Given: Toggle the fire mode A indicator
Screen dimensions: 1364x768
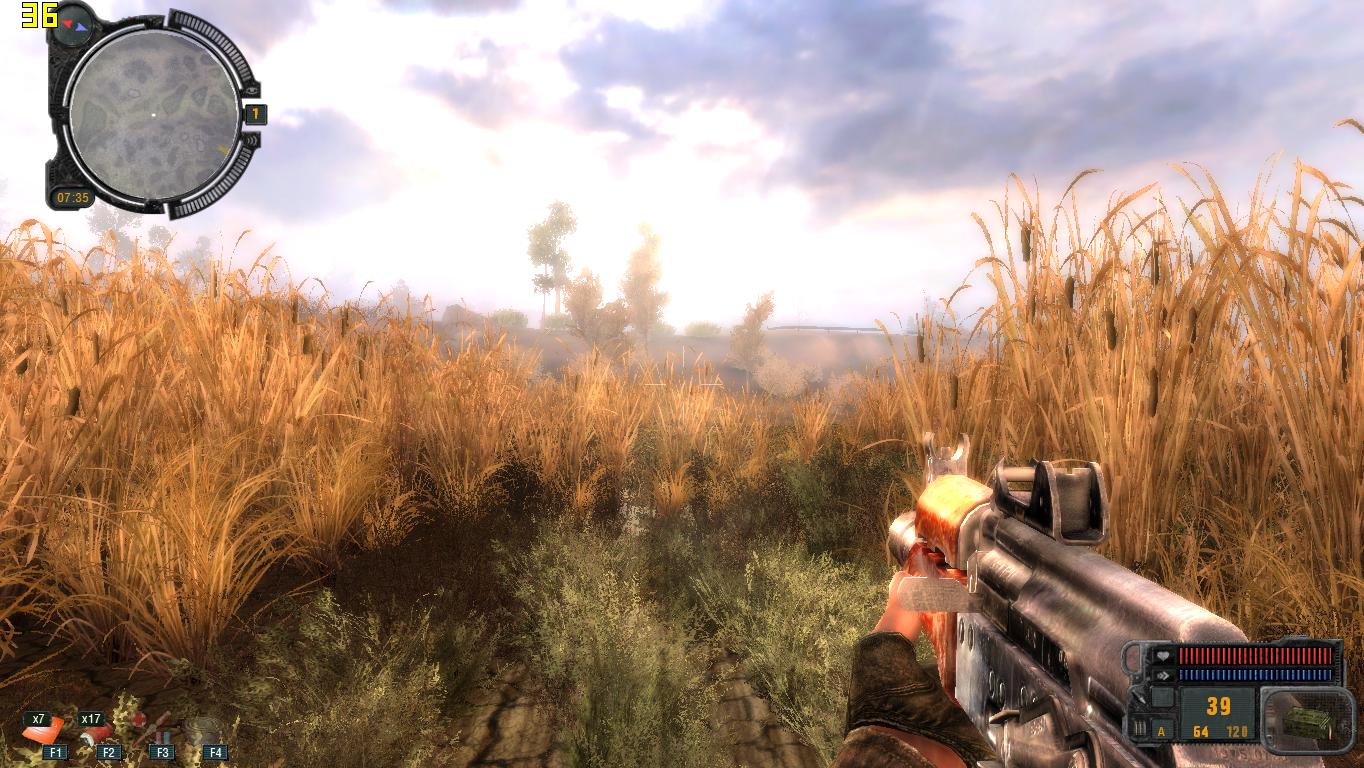Looking at the screenshot, I should click(1162, 731).
